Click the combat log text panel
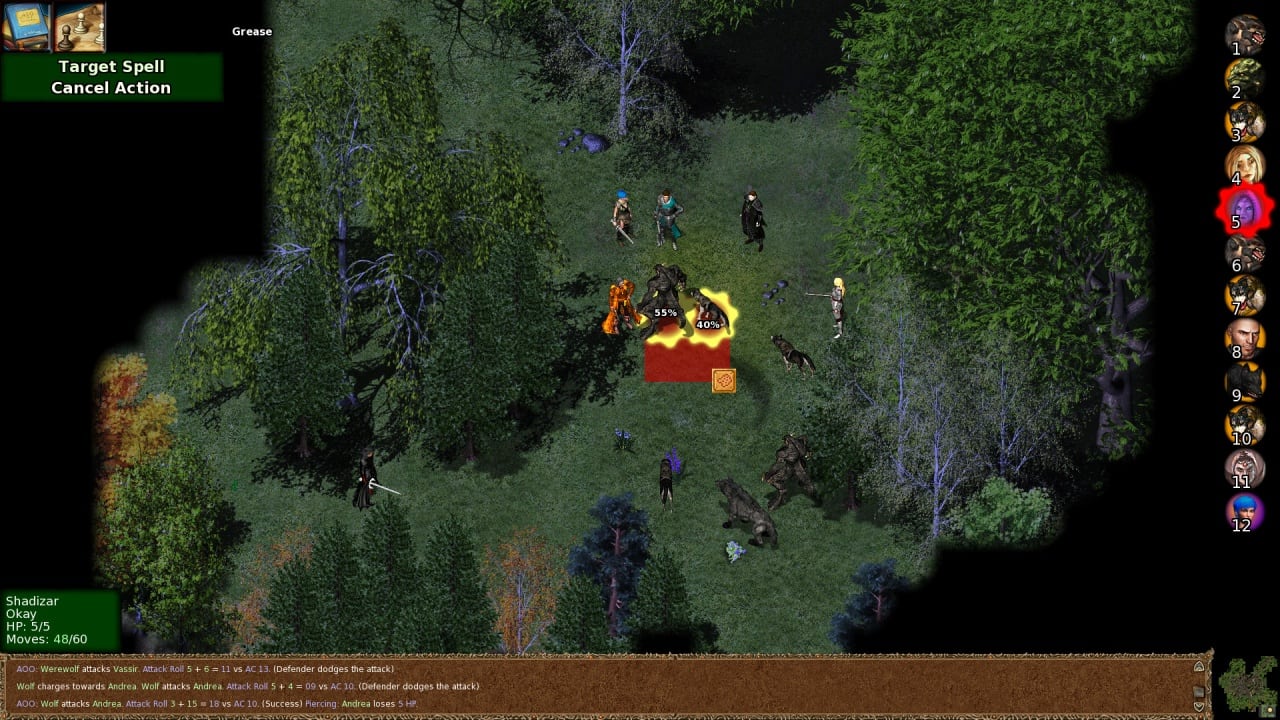1280x720 pixels. point(600,686)
